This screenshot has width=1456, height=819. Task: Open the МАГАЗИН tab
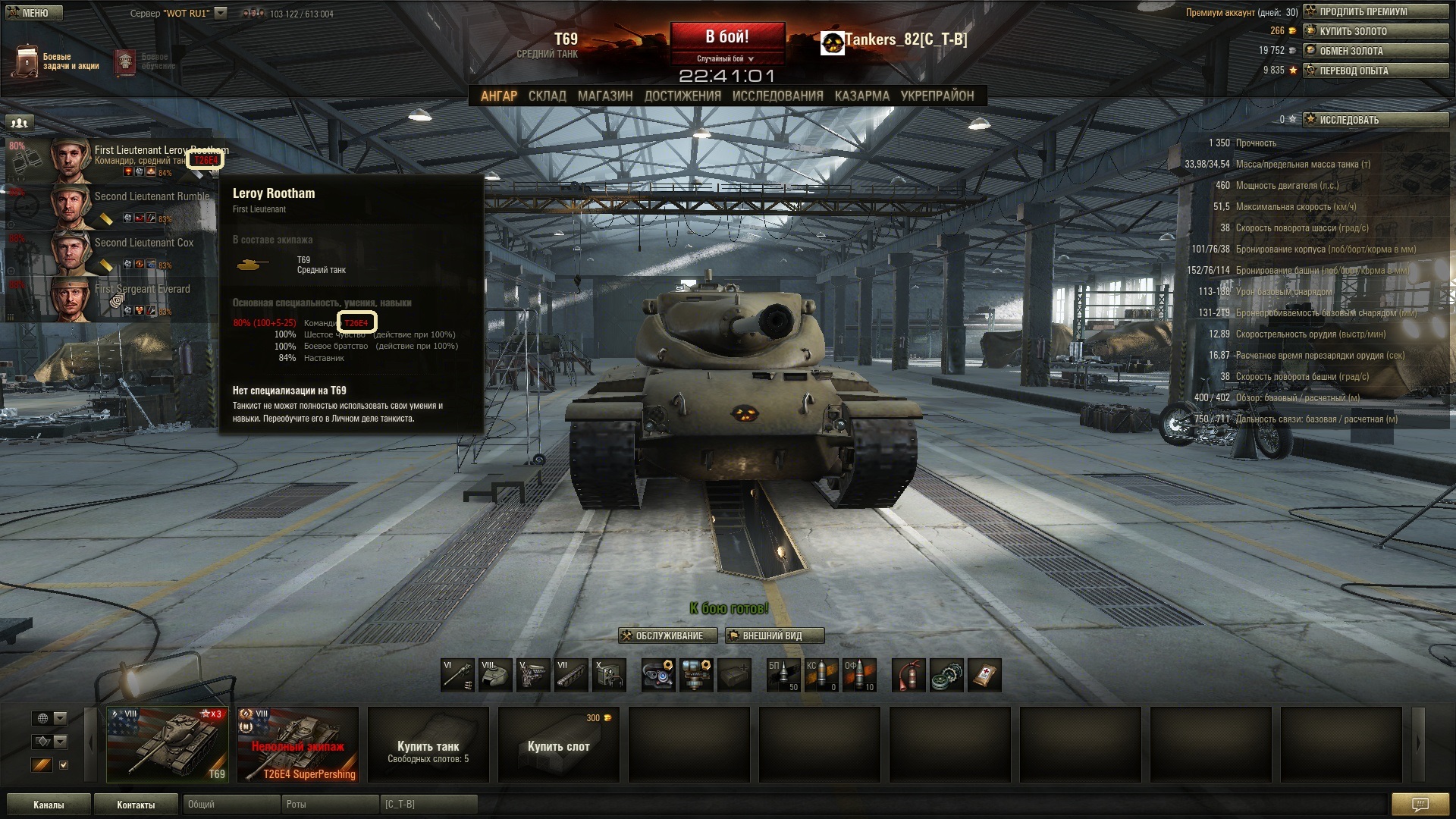[605, 96]
